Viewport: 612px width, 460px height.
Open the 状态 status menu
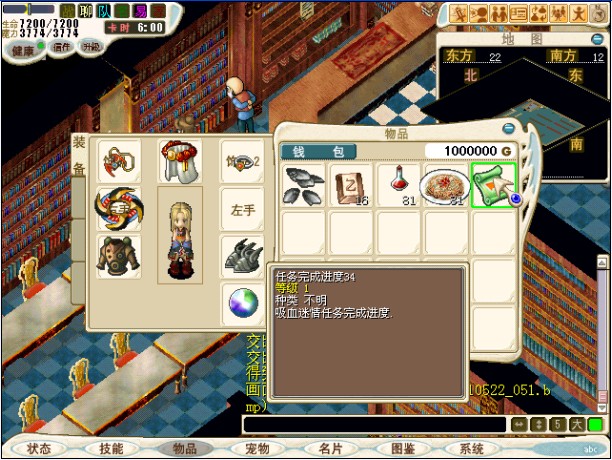click(x=39, y=449)
